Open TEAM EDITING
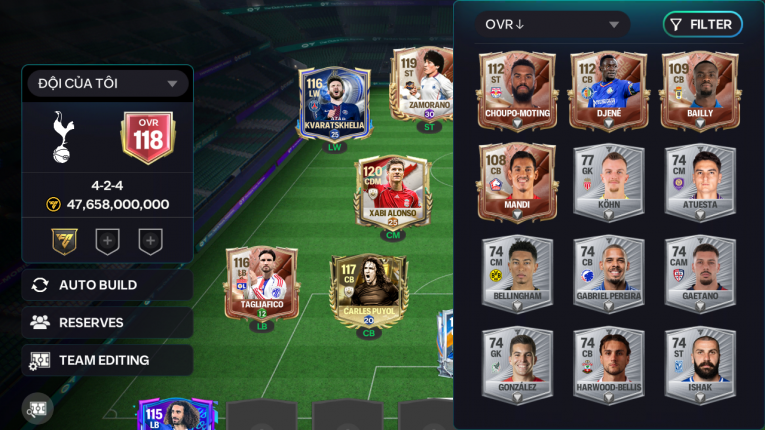765x430 pixels. pyautogui.click(x=107, y=360)
